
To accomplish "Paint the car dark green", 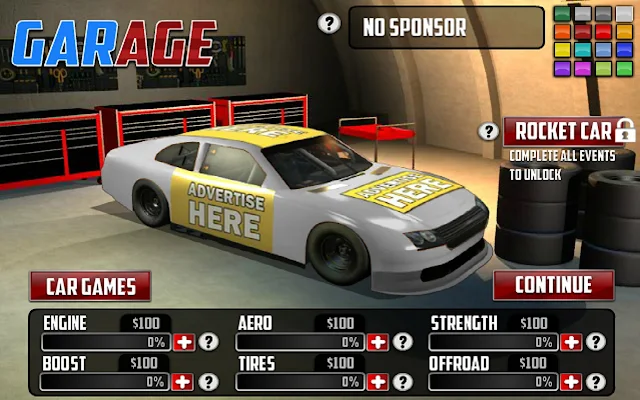I will click(562, 14).
